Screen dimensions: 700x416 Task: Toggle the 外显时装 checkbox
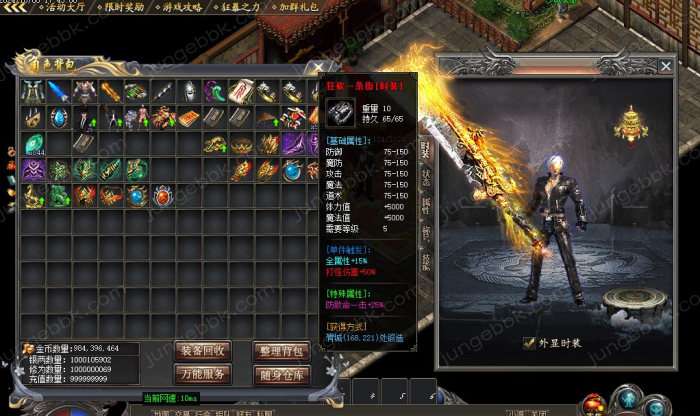(x=529, y=342)
